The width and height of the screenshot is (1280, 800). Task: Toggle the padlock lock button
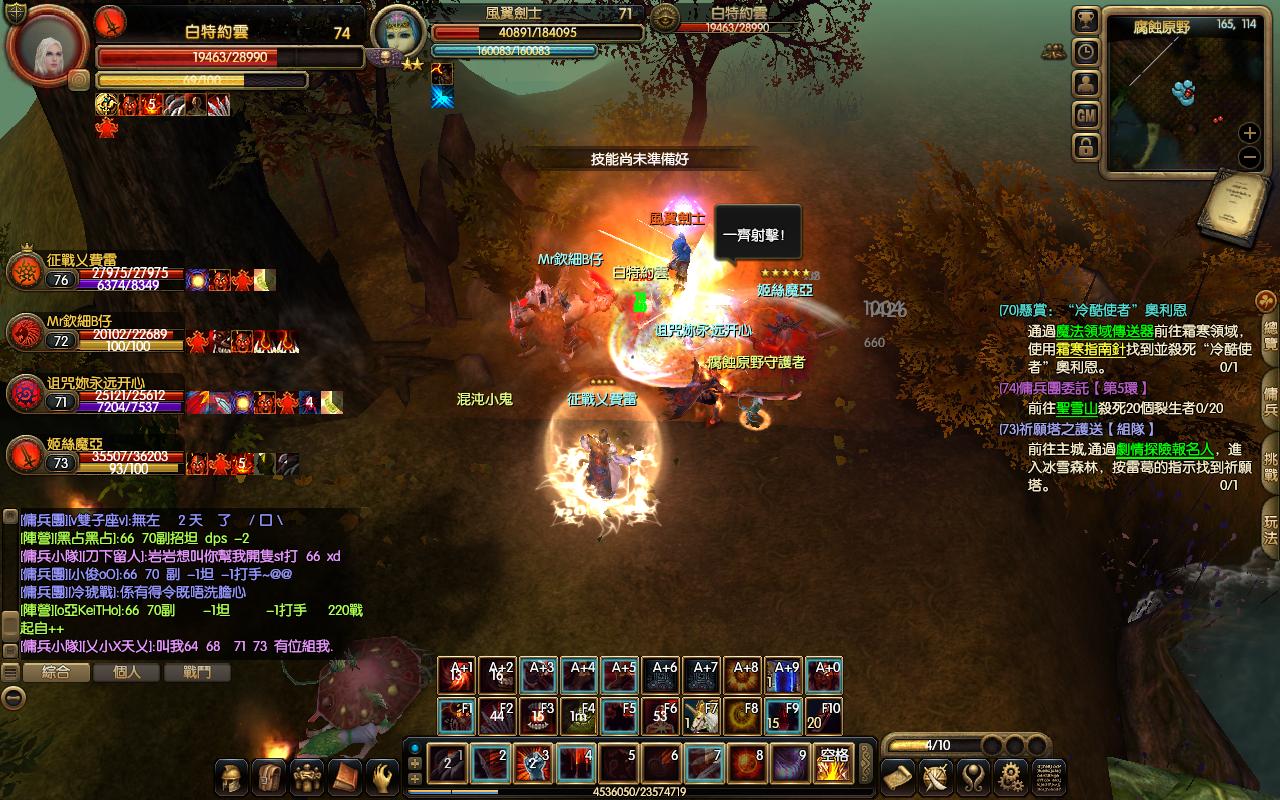point(1086,147)
